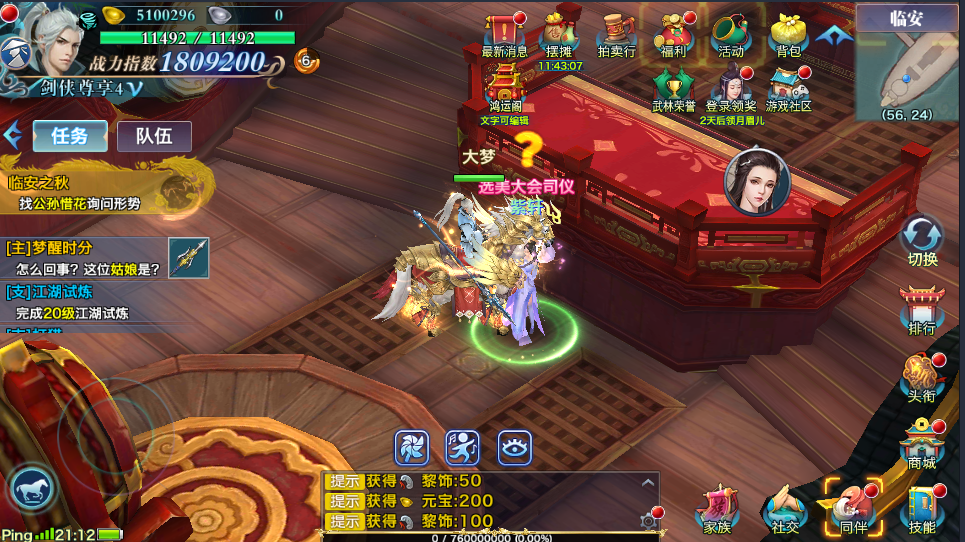Open the 技能 skills menu
Viewport: 965px width, 542px height.
point(922,509)
